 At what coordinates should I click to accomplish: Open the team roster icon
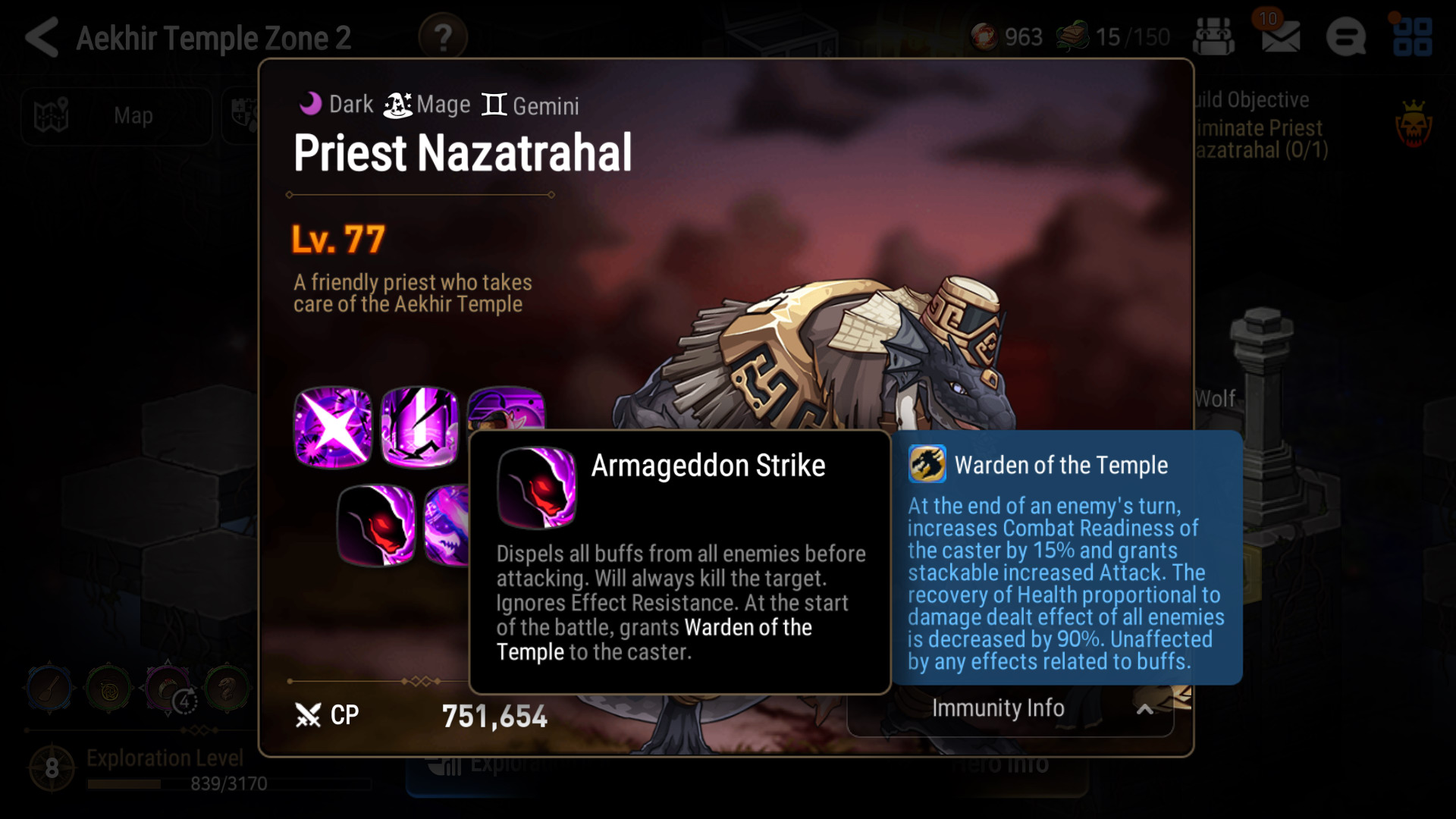(1213, 37)
